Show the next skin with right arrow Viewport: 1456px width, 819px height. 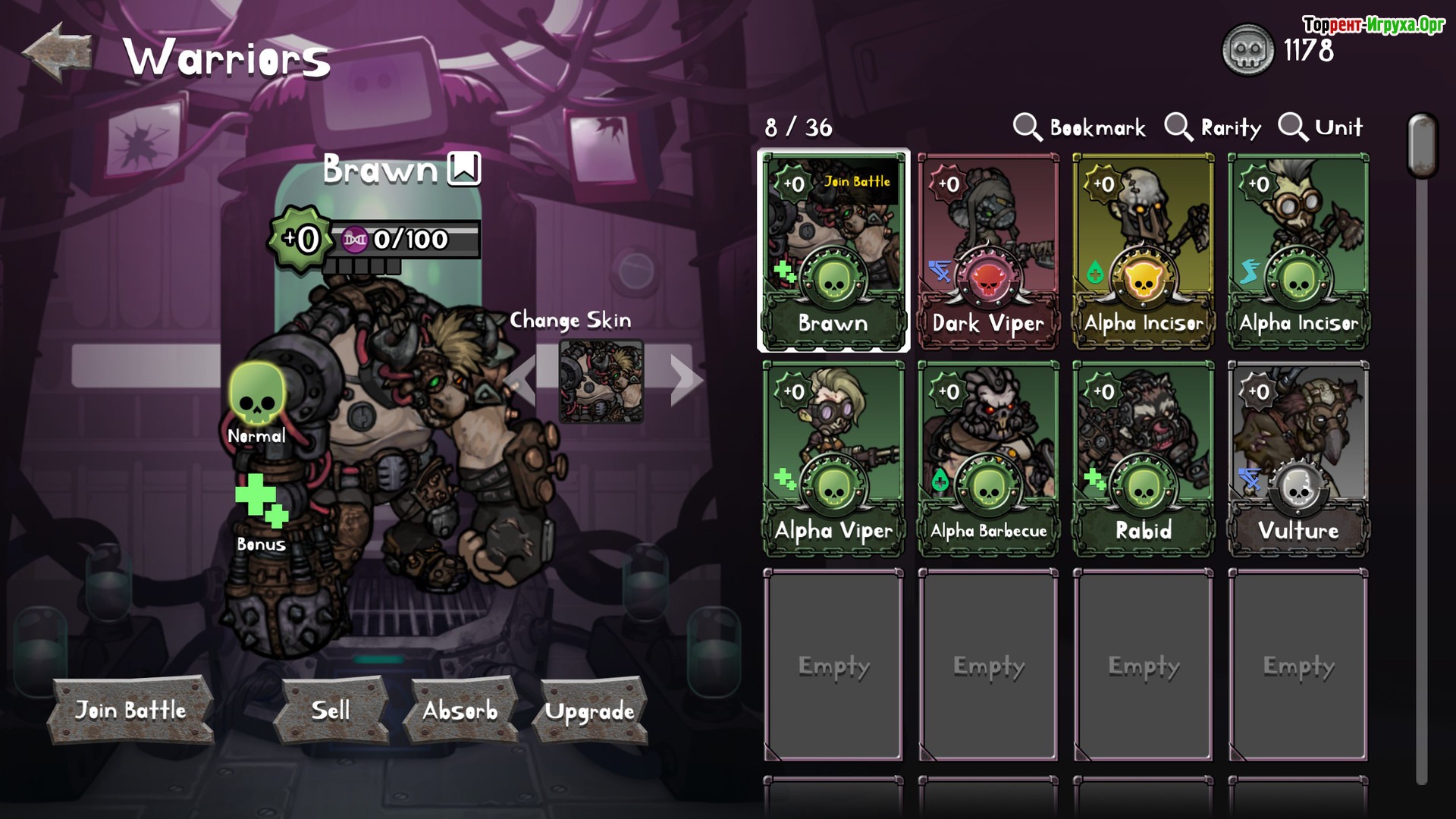pyautogui.click(x=685, y=379)
